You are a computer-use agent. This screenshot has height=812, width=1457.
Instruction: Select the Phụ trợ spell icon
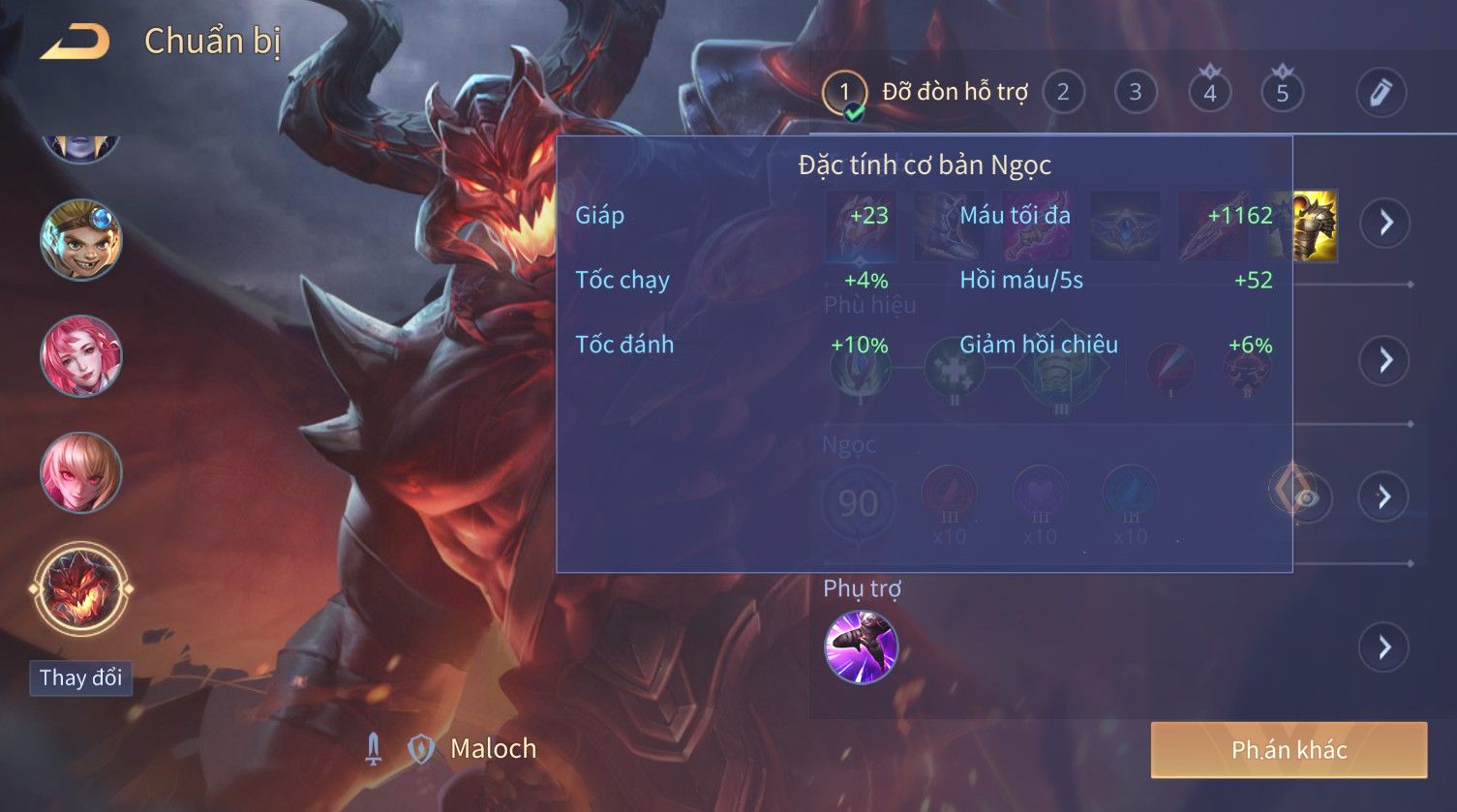coord(861,647)
